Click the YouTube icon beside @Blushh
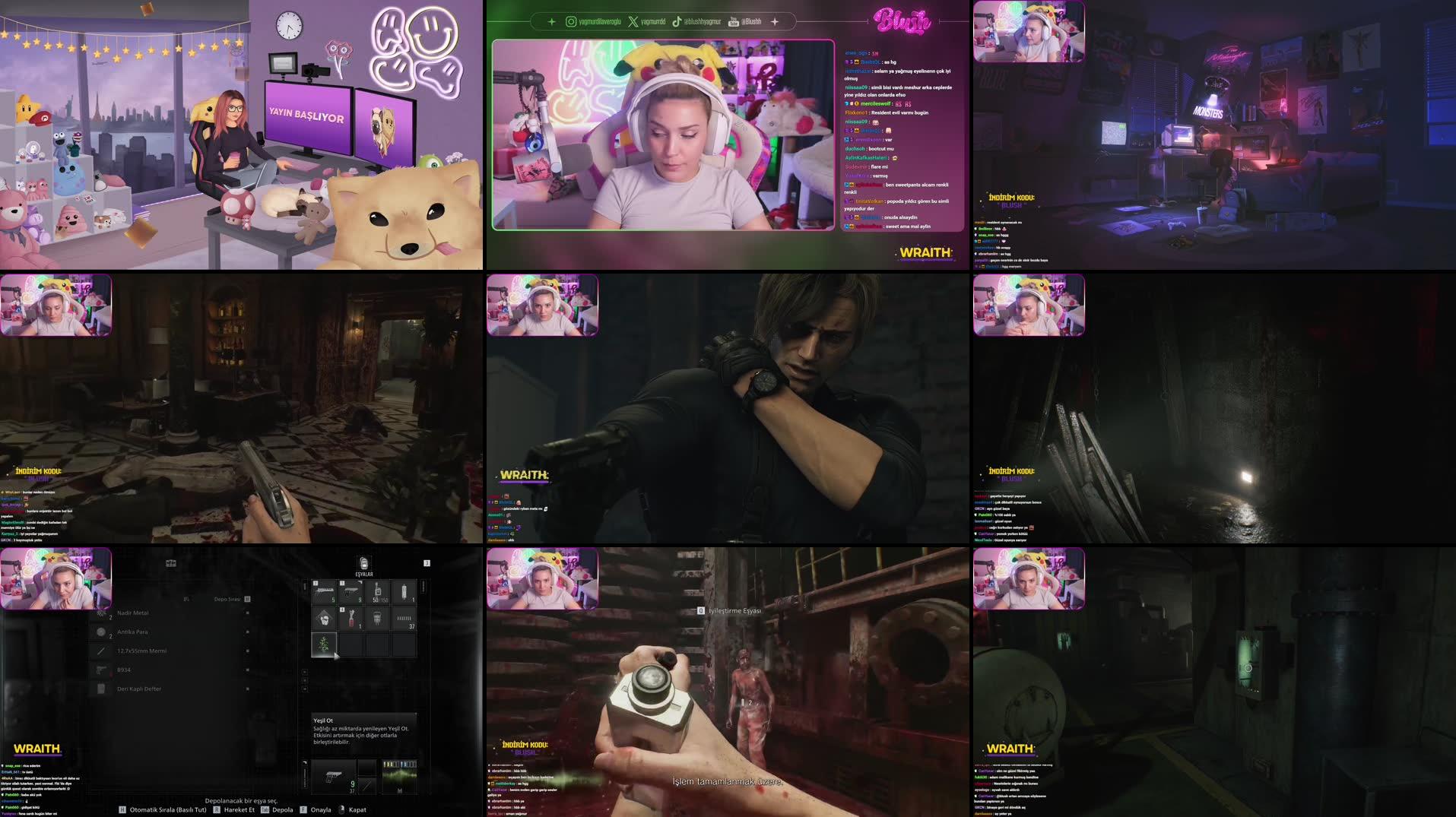Image resolution: width=1456 pixels, height=817 pixels. coord(733,21)
